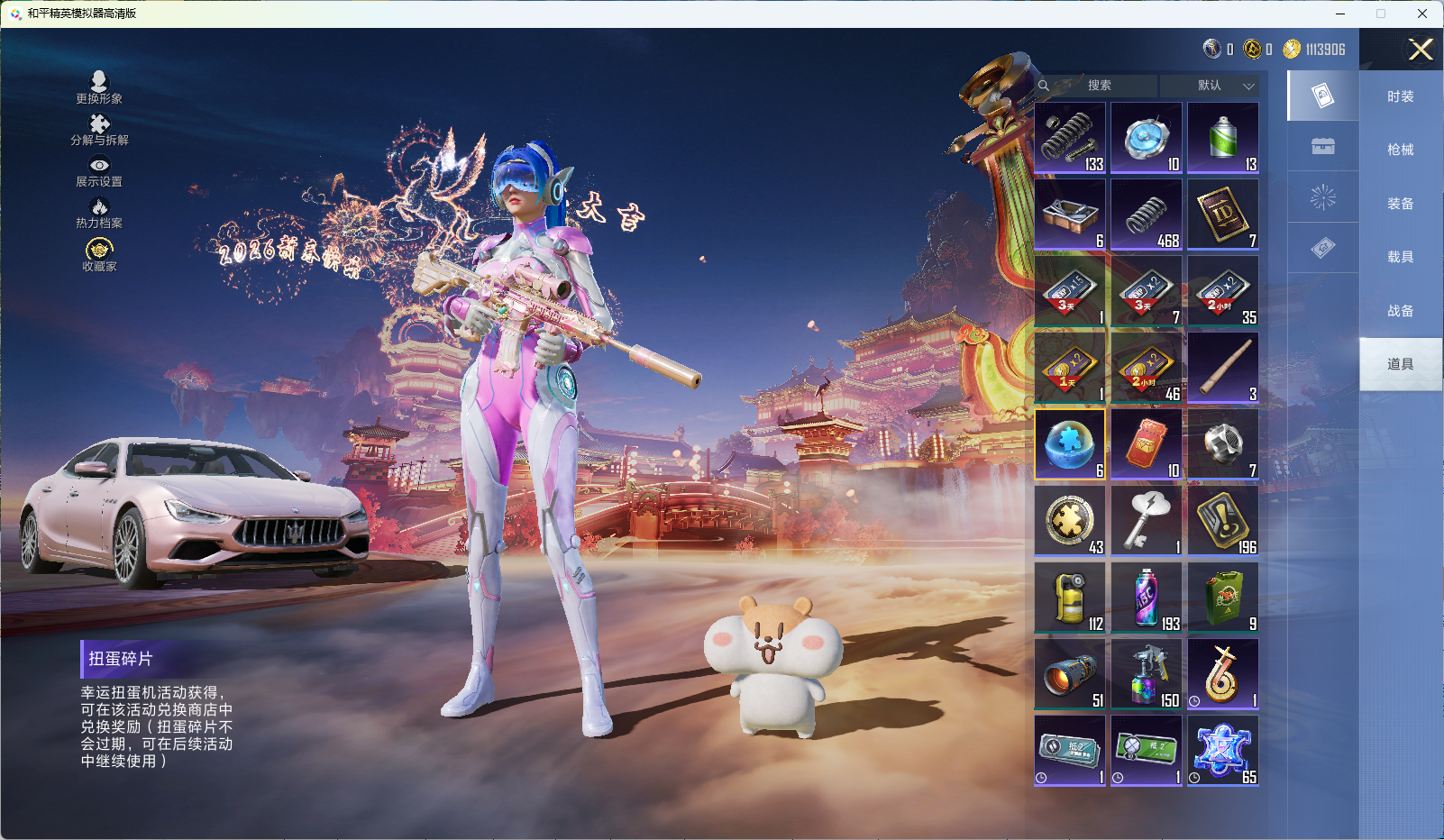The width and height of the screenshot is (1444, 840).
Task: Switch to 载具 vehicles category
Action: point(1400,257)
